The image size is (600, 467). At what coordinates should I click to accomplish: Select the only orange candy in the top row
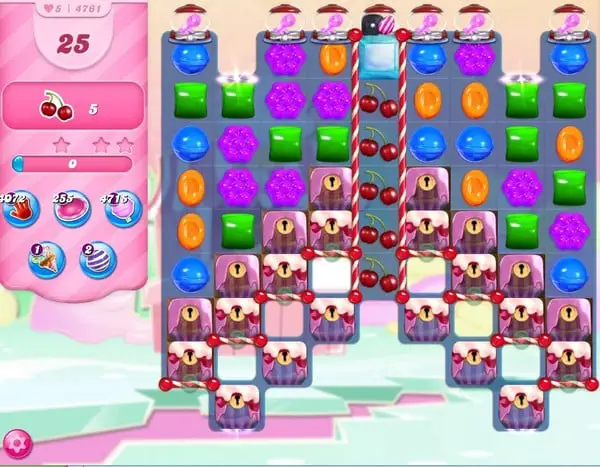pos(333,58)
